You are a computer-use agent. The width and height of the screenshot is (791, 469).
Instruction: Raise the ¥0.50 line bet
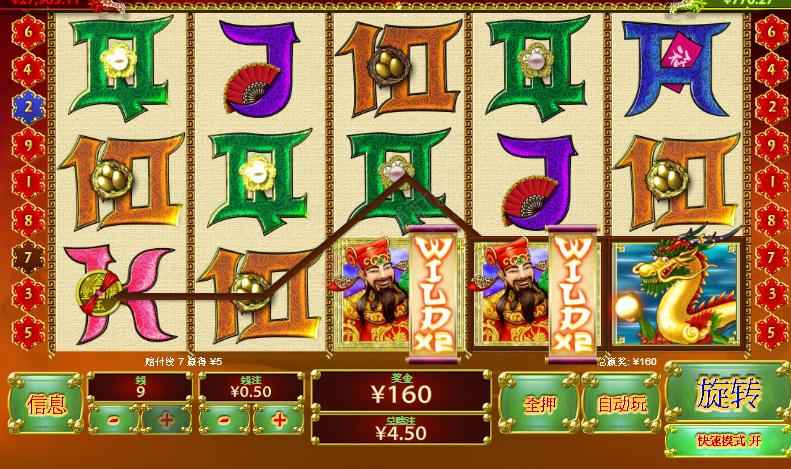(x=279, y=420)
